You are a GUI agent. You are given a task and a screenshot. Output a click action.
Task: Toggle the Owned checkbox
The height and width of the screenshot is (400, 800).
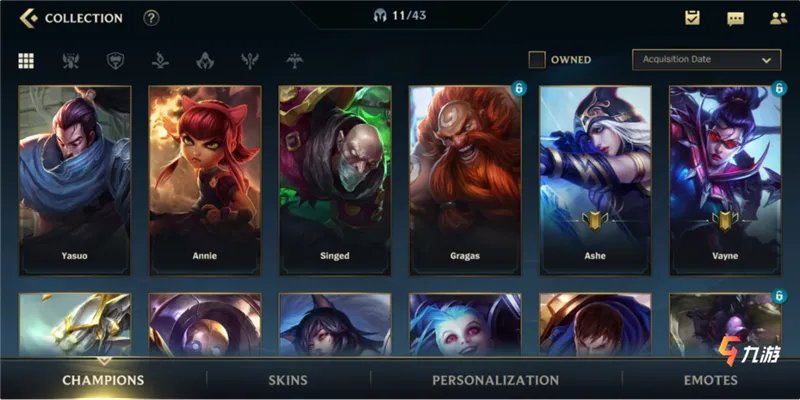[537, 60]
